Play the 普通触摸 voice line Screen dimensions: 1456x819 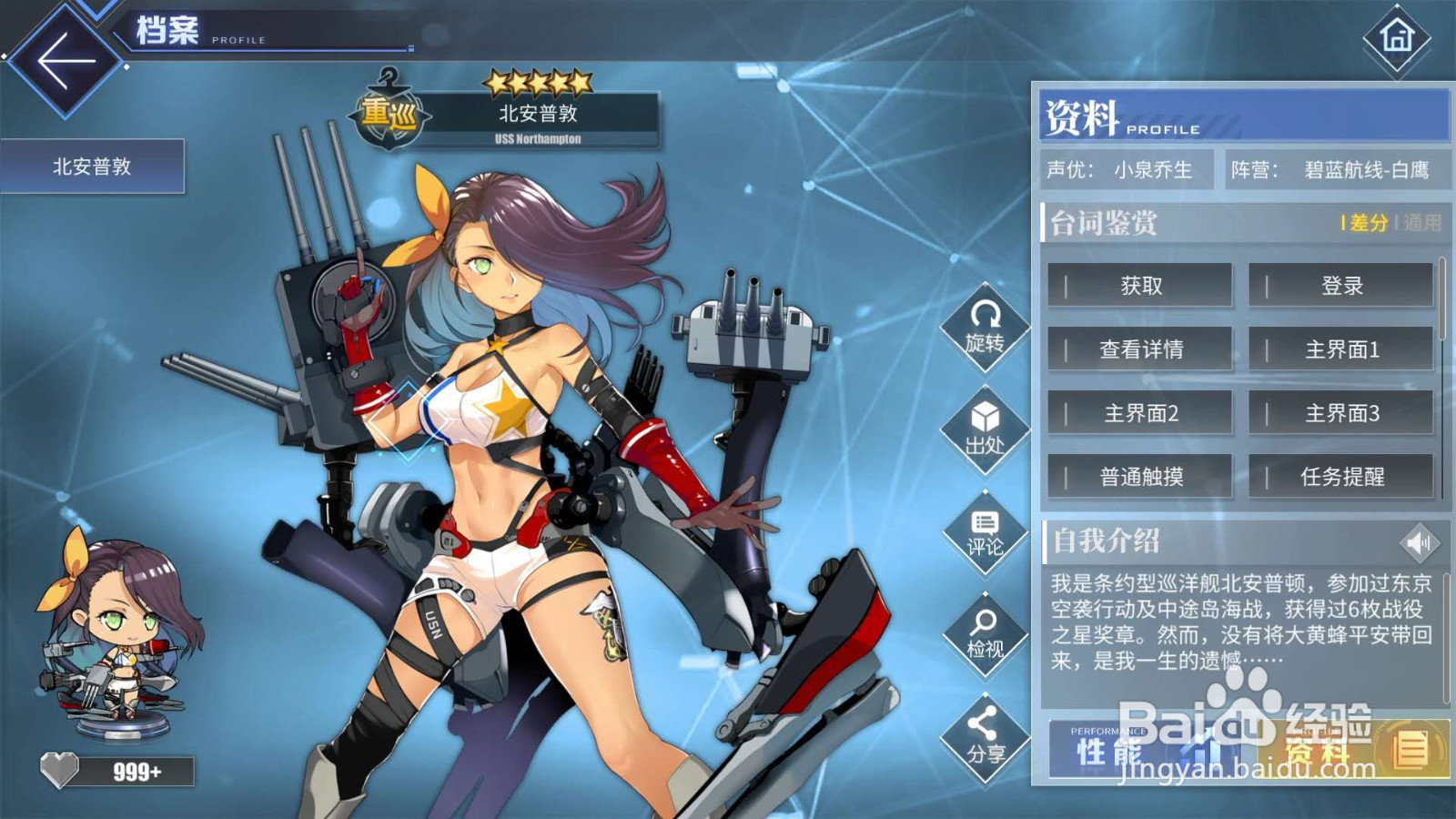1140,477
